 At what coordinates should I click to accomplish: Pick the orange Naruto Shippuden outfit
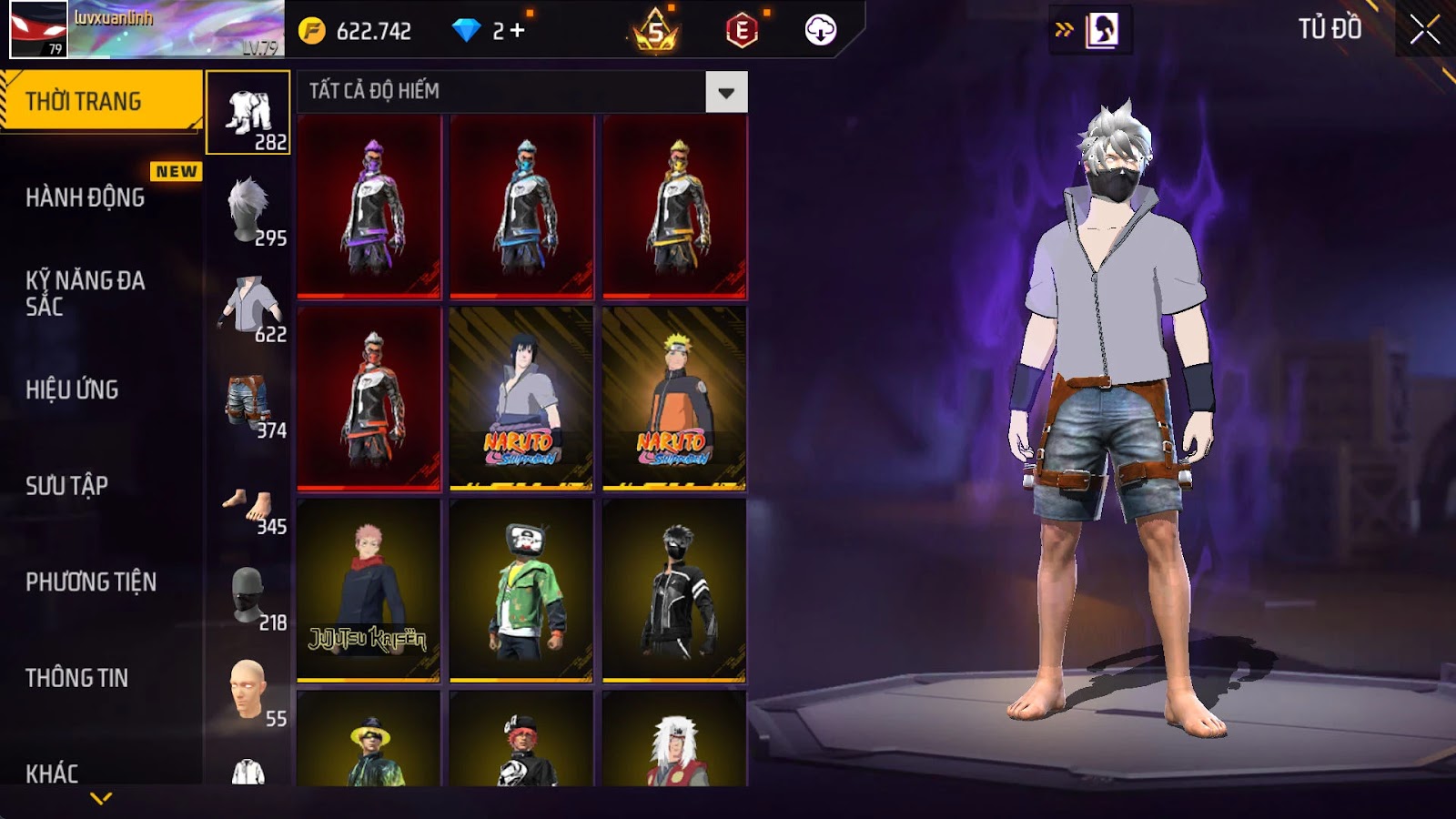[674, 399]
